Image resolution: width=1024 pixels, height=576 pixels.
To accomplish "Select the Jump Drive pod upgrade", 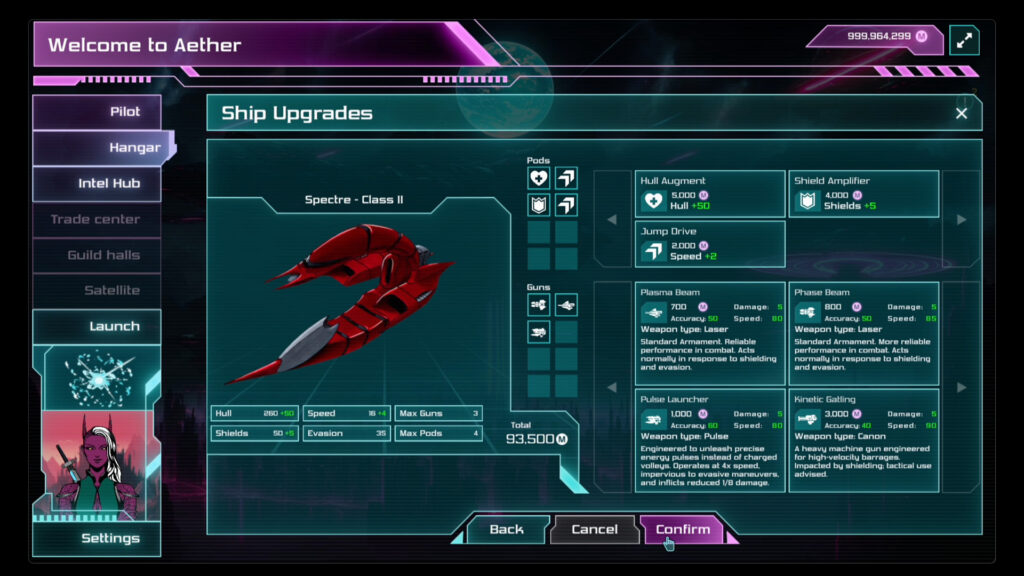I will [x=710, y=244].
